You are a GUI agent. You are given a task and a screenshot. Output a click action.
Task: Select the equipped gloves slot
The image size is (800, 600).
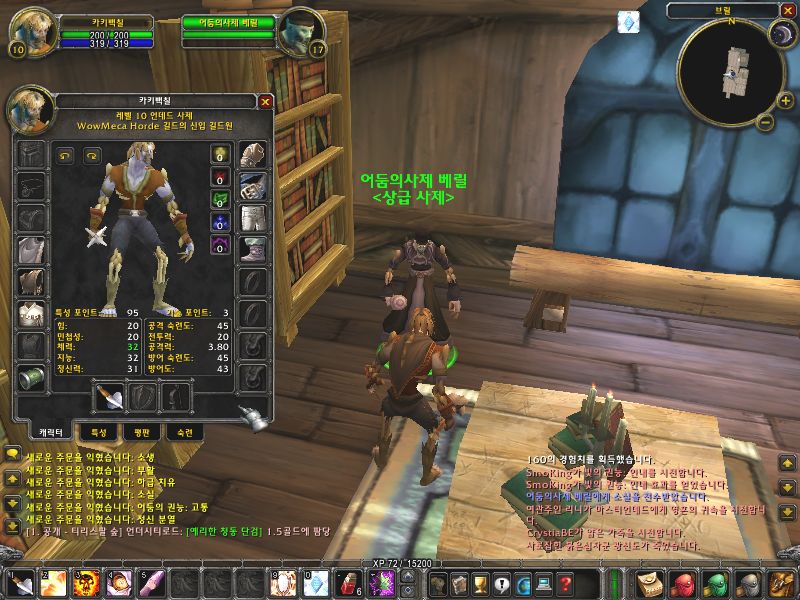tap(253, 154)
